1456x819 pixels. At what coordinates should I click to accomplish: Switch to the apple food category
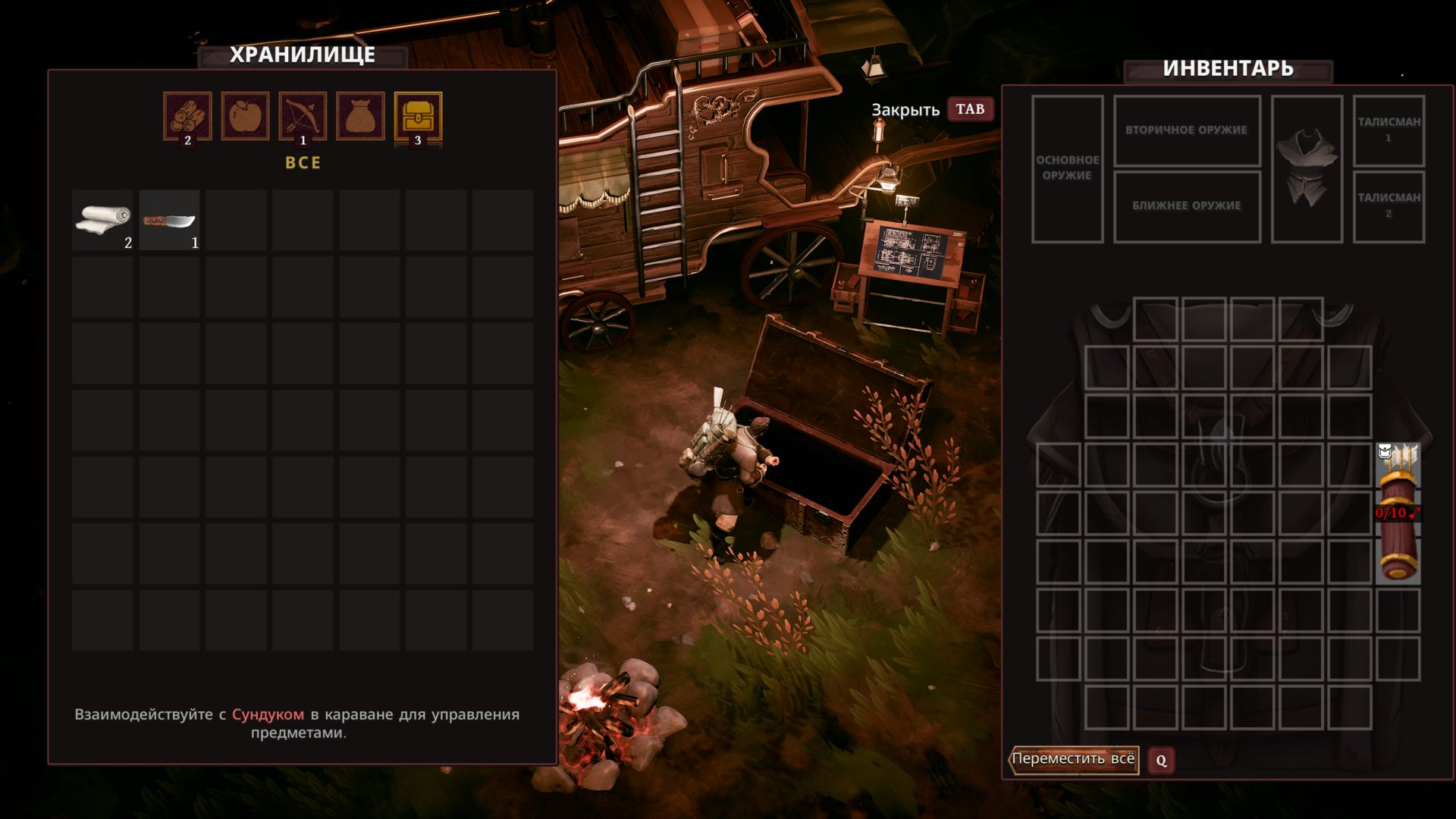pos(245,116)
